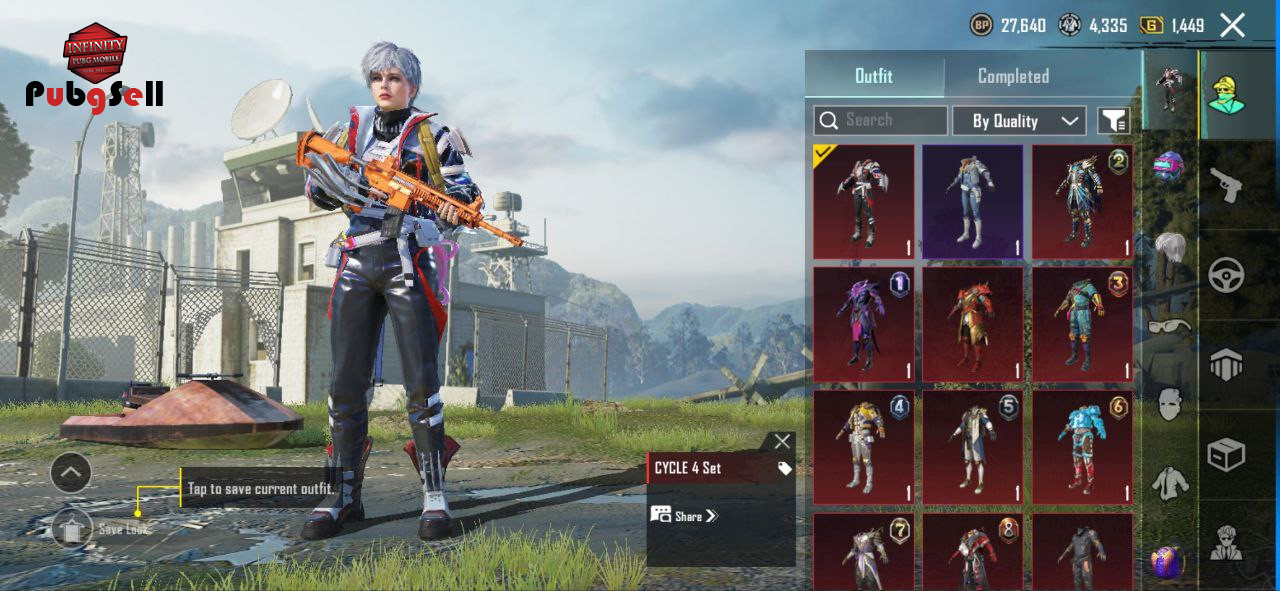Image resolution: width=1280 pixels, height=591 pixels.
Task: Choose the blue and red outfit badge 6
Action: click(1082, 447)
